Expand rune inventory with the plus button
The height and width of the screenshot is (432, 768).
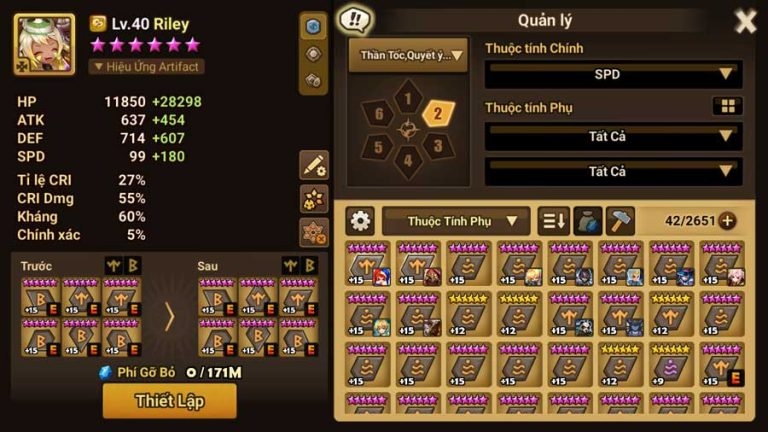727,221
